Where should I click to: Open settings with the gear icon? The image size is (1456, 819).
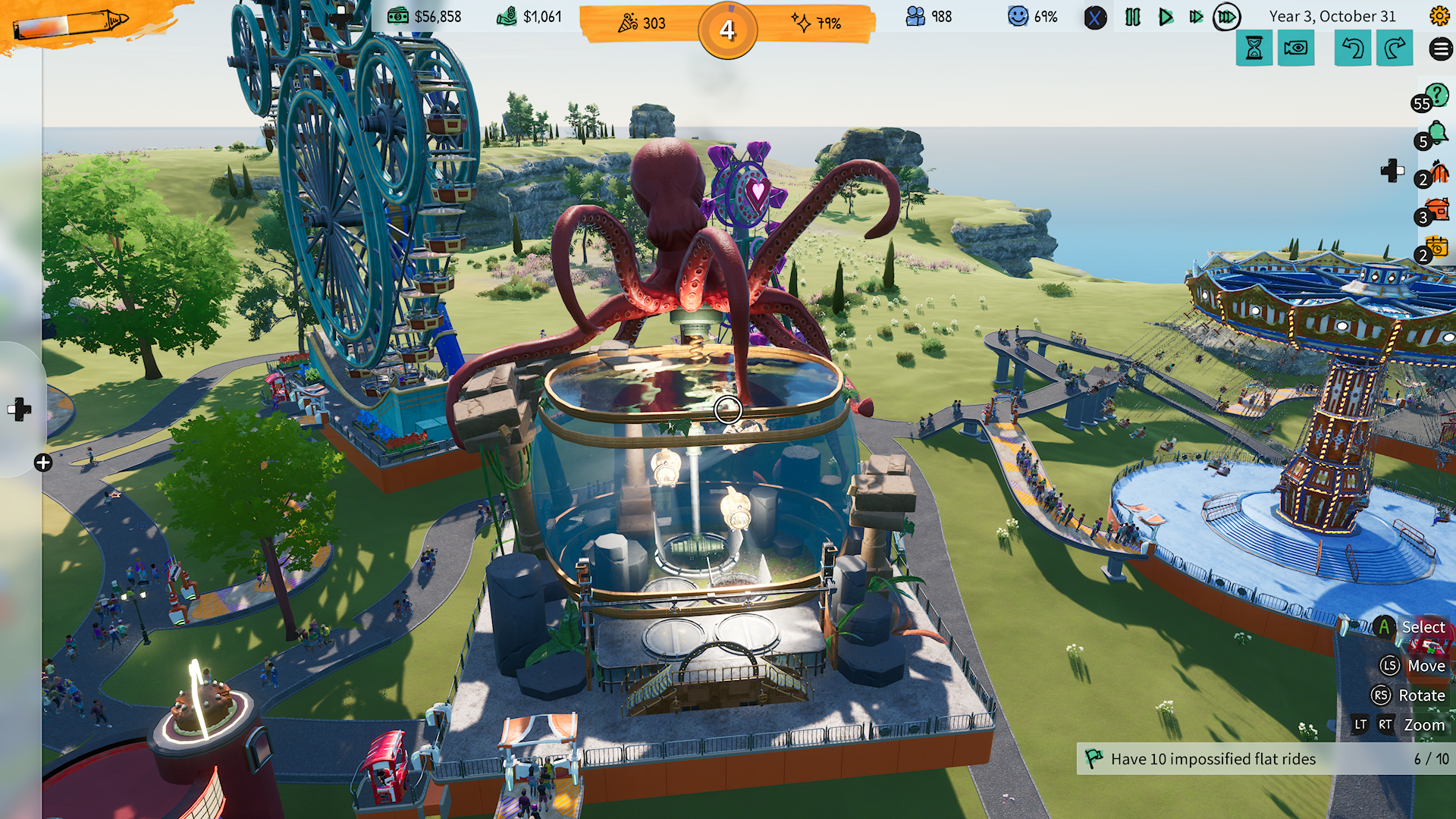point(1439,16)
